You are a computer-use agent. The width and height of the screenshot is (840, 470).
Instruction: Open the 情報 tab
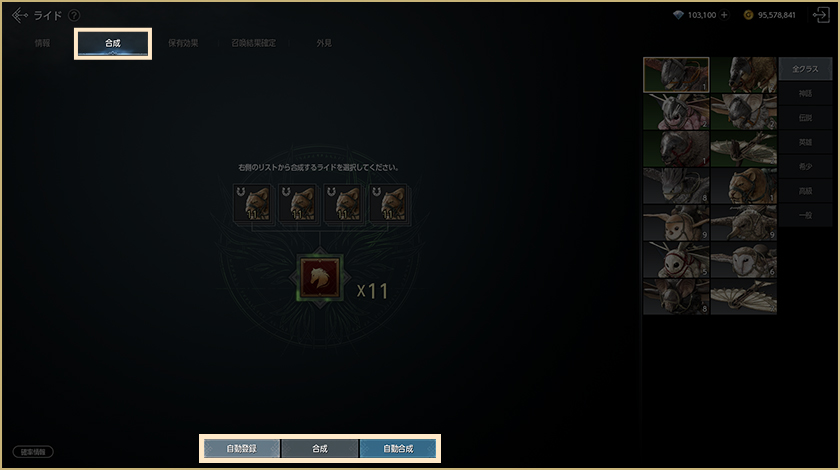(42, 44)
